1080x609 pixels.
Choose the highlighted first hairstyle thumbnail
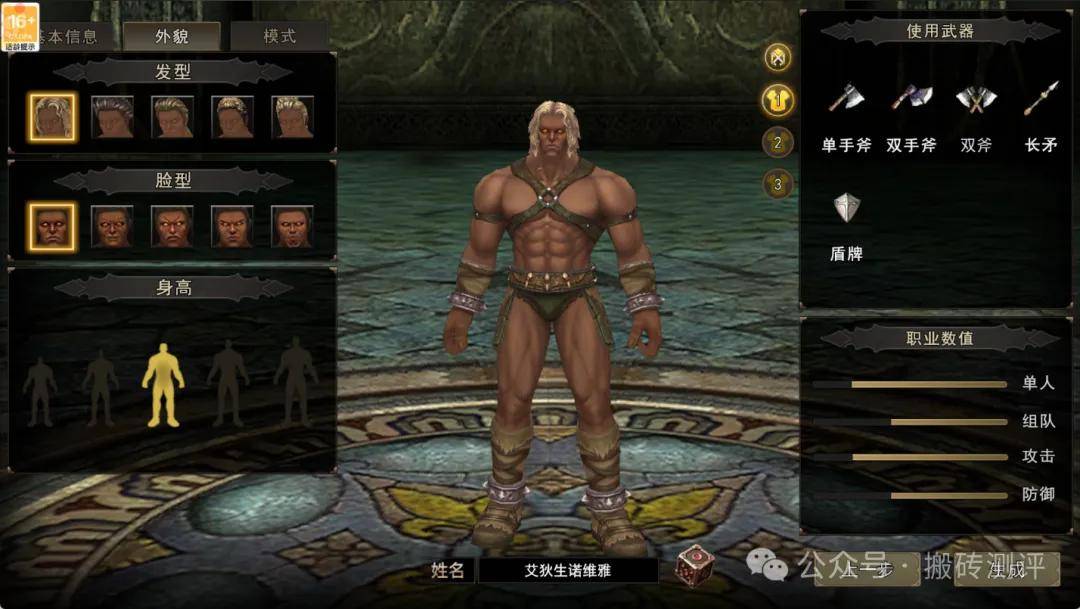(x=52, y=117)
